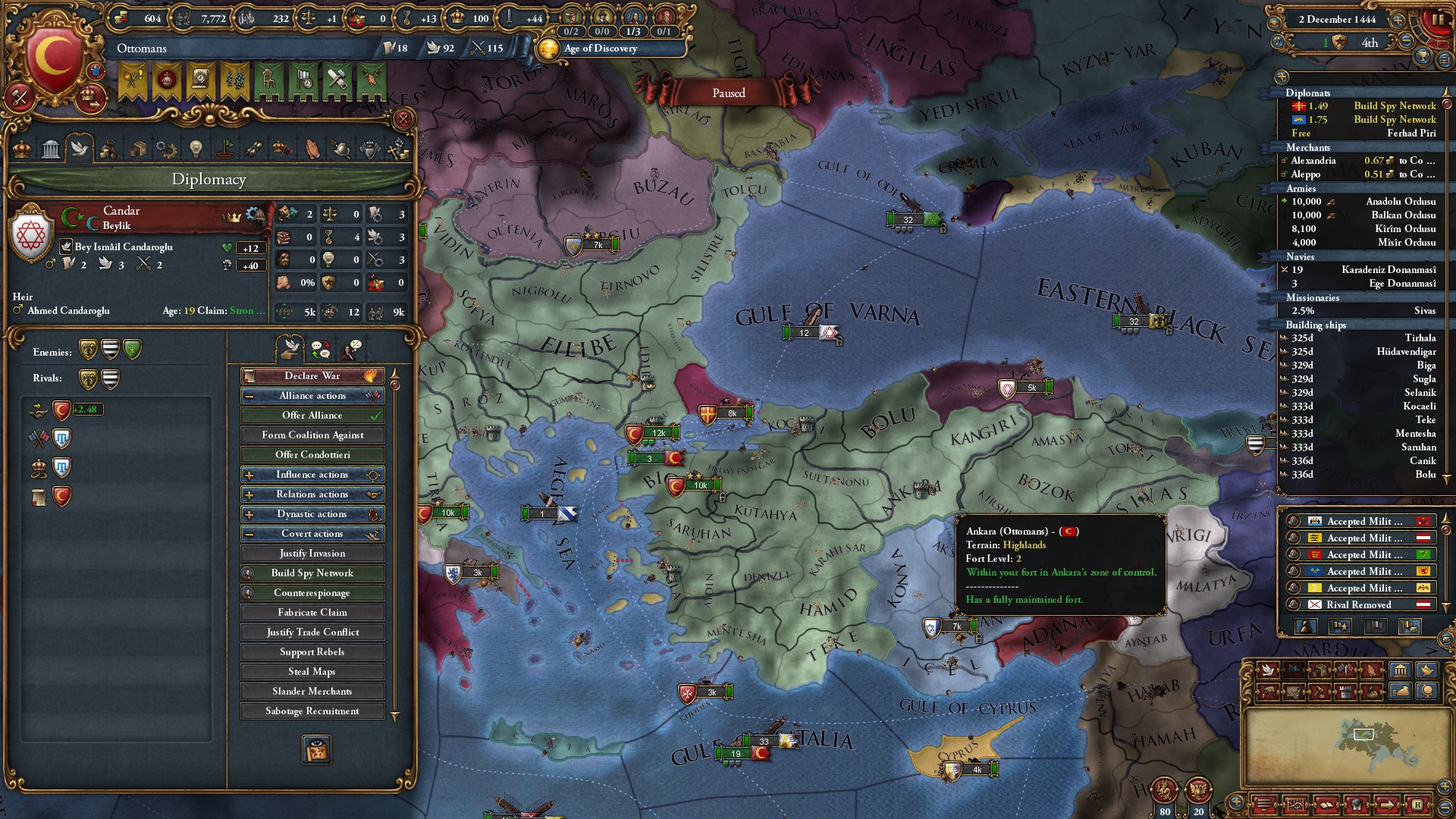Click Steal Maps covert action
The image size is (1456, 819).
click(x=312, y=672)
